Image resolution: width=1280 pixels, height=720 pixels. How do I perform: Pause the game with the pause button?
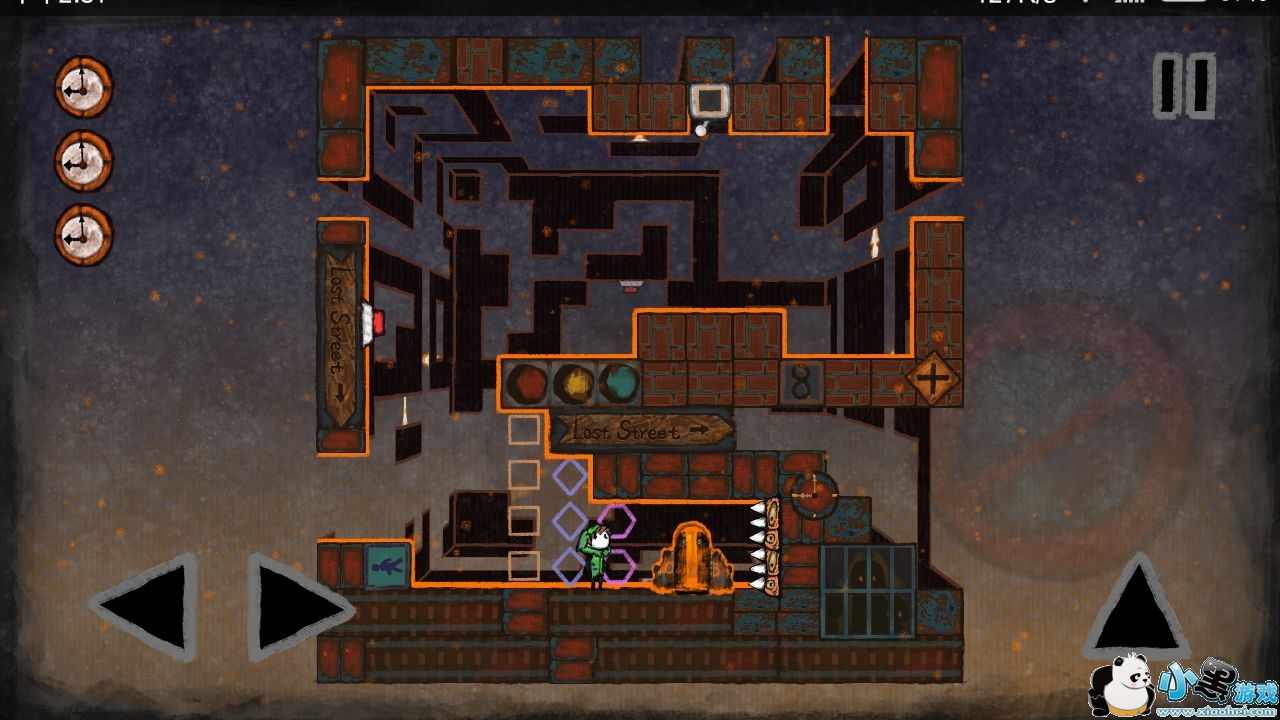coord(1185,87)
